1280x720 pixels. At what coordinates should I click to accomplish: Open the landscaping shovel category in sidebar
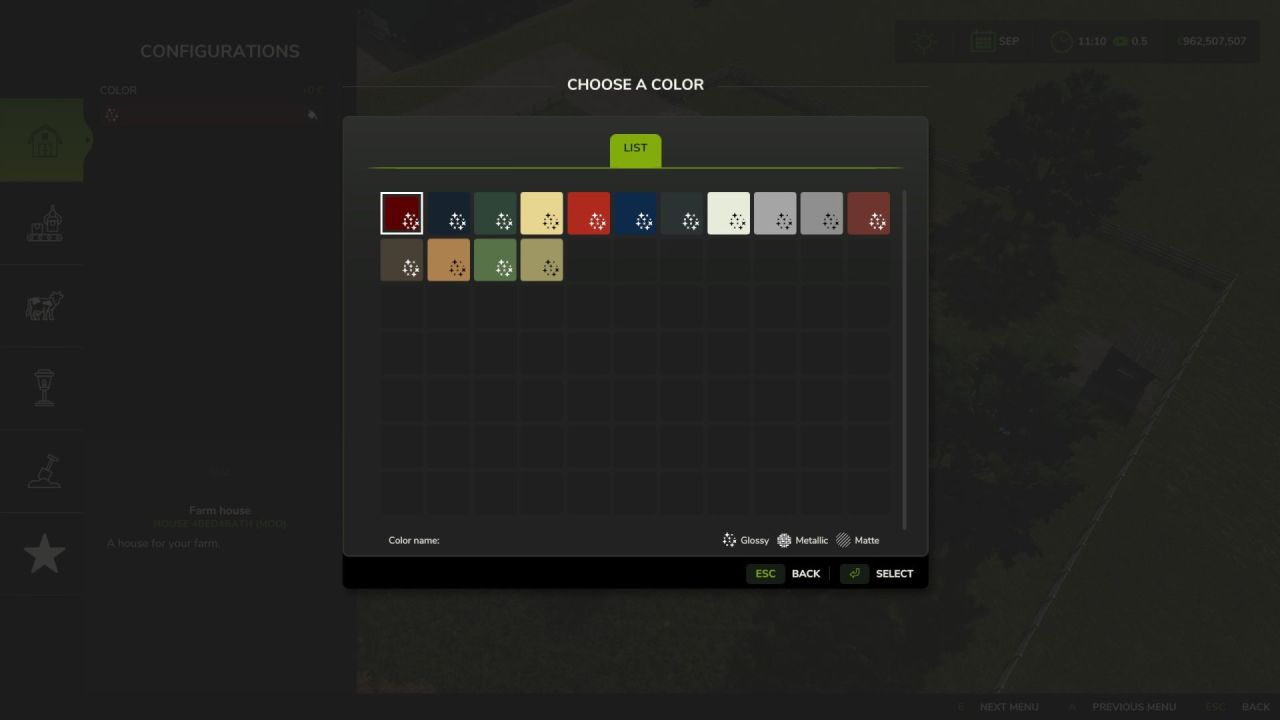pos(42,470)
